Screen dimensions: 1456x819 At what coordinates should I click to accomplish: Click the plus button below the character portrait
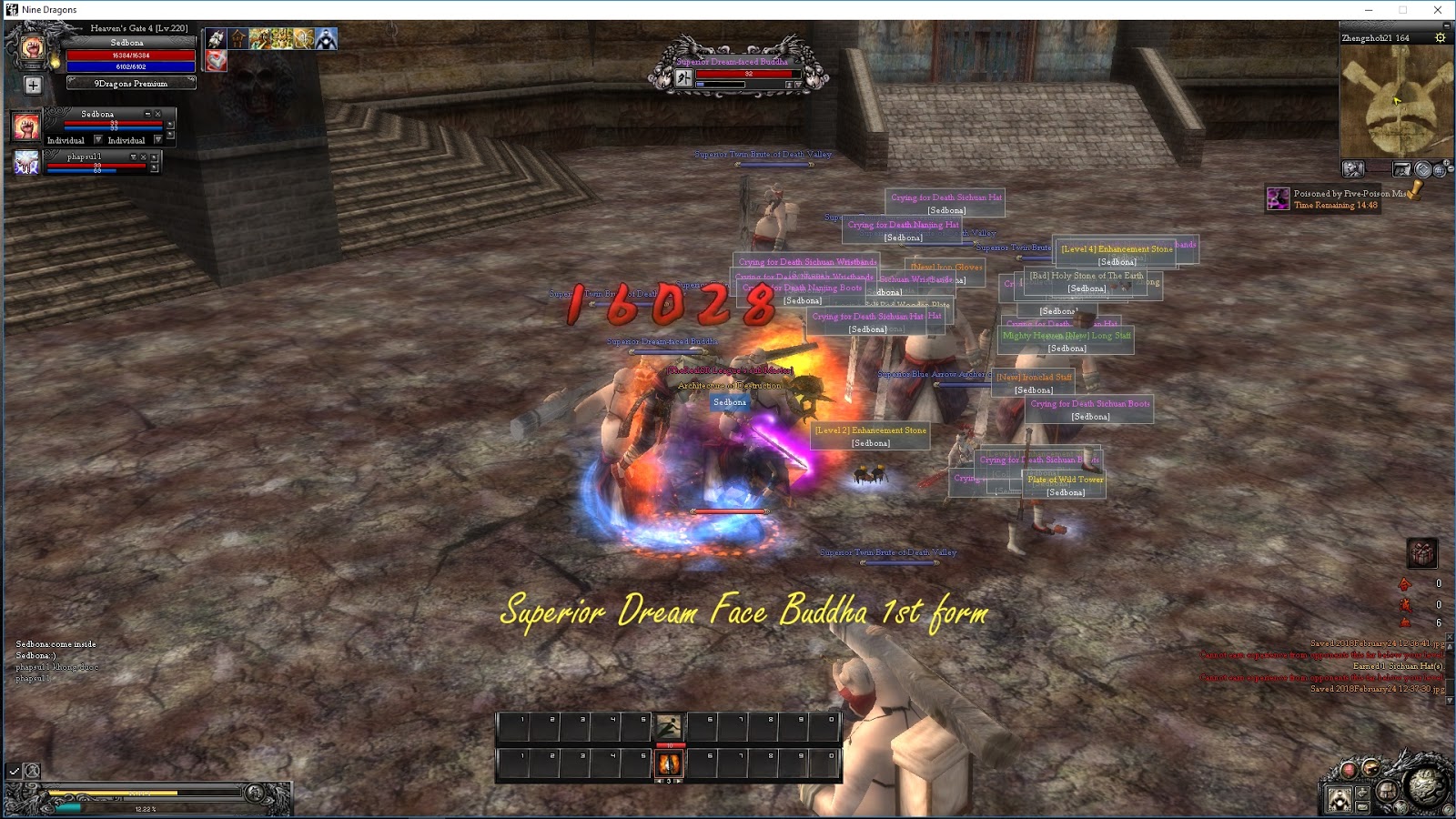(x=33, y=86)
